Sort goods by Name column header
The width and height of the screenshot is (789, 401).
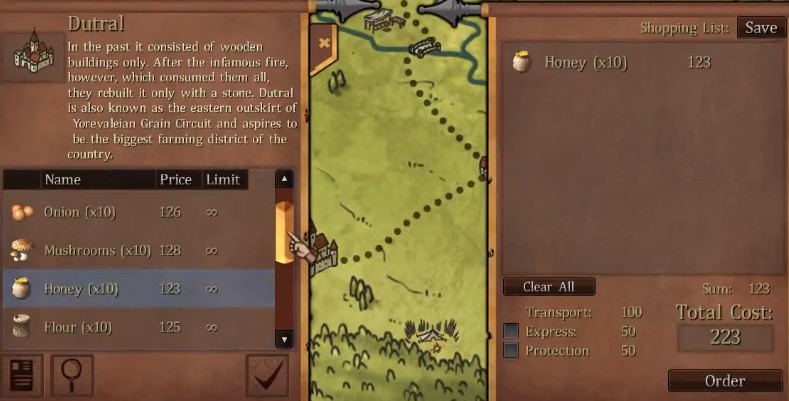[x=62, y=180]
